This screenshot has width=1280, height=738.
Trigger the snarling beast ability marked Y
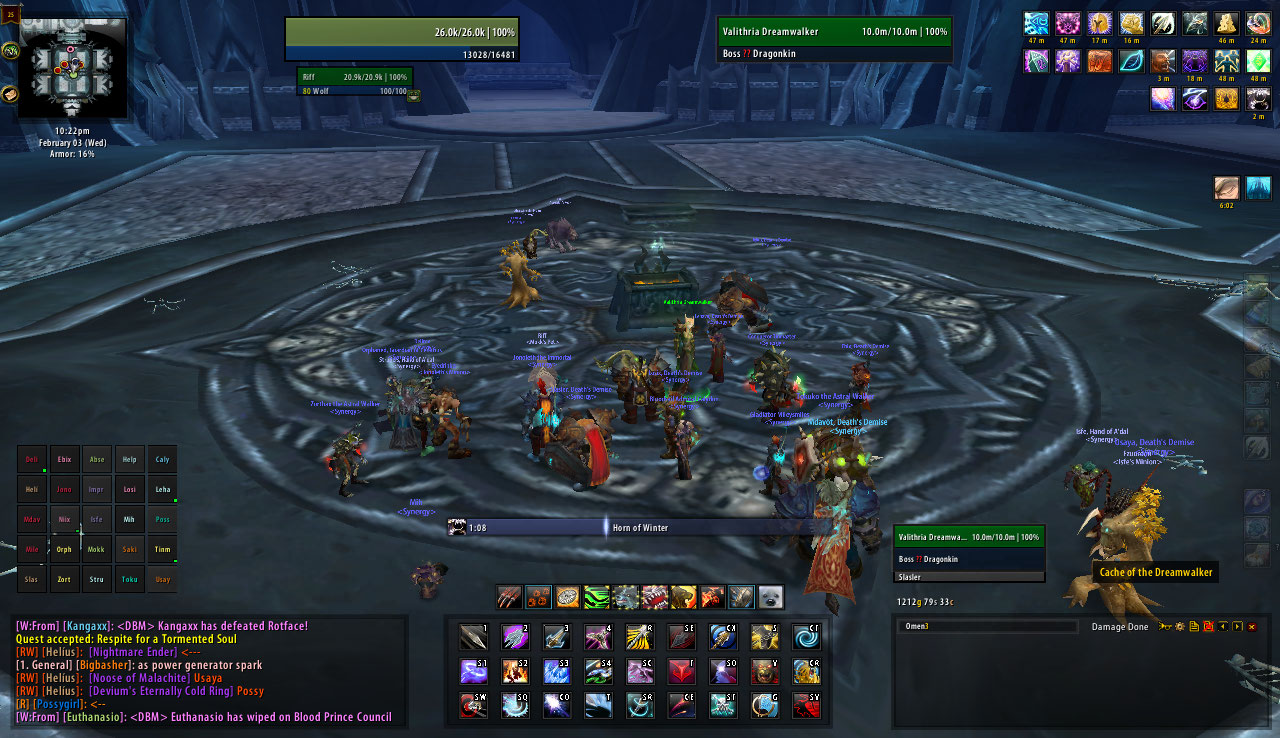(x=765, y=671)
